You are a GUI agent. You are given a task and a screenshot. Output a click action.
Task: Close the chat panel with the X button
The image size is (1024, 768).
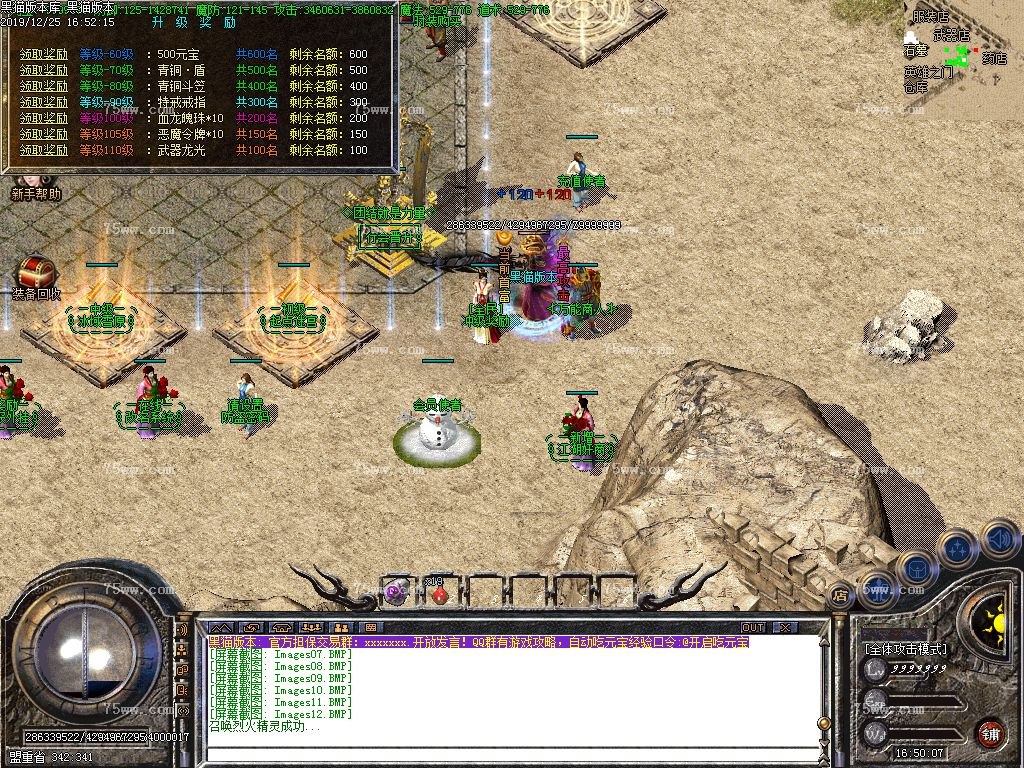785,628
